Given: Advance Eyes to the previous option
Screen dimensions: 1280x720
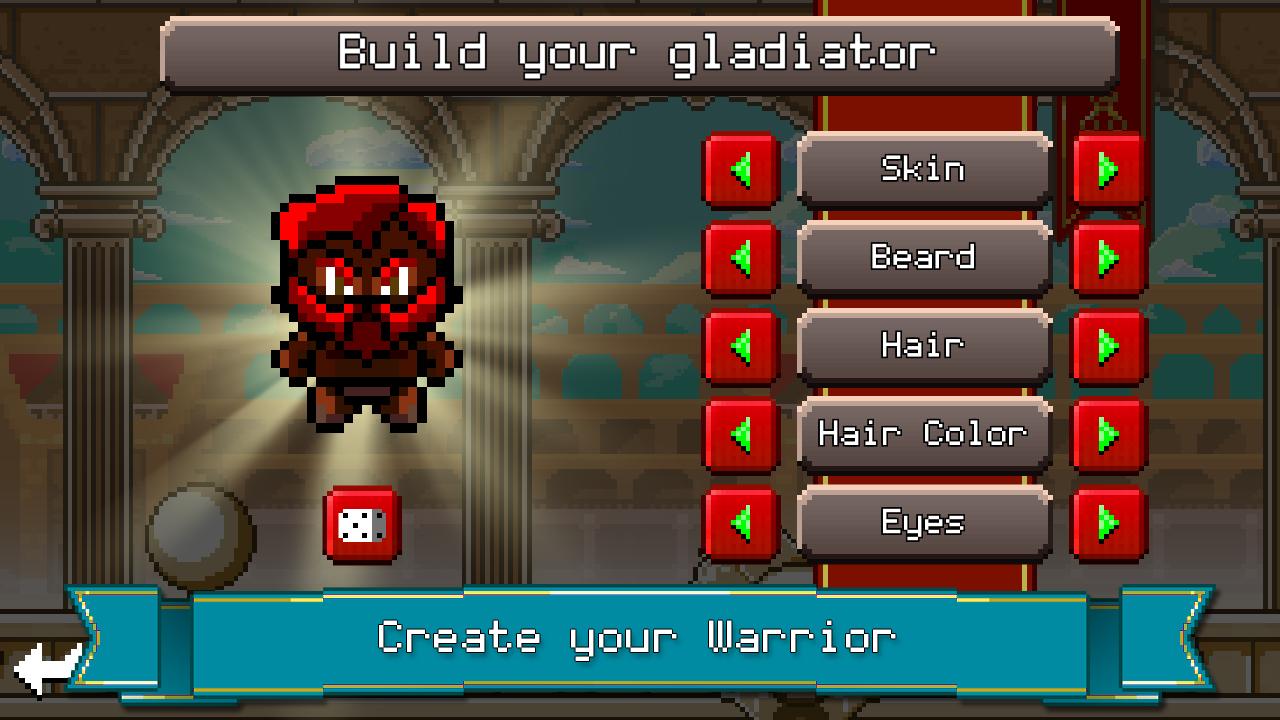Looking at the screenshot, I should click(x=740, y=521).
